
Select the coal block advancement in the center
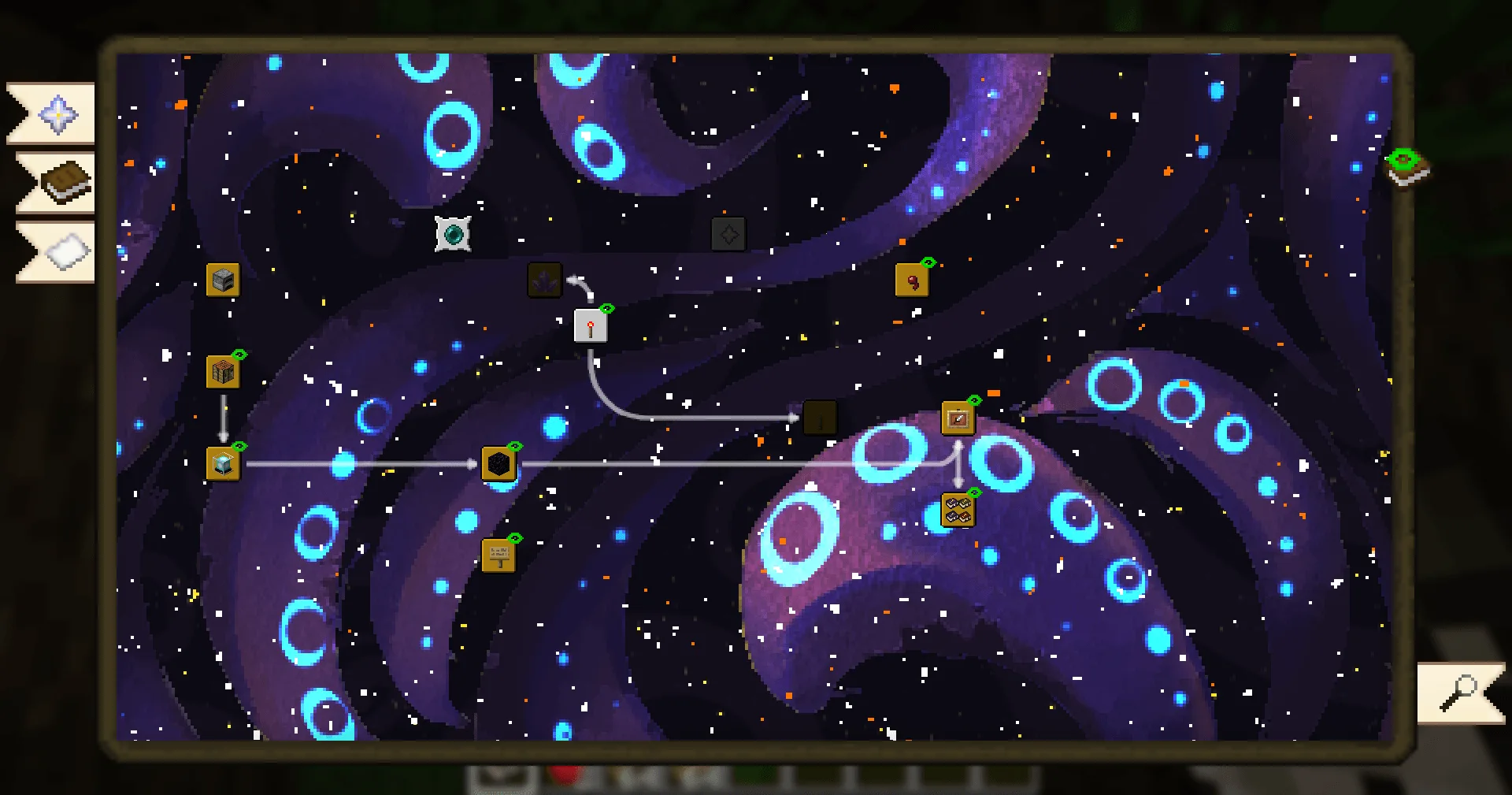coord(499,464)
